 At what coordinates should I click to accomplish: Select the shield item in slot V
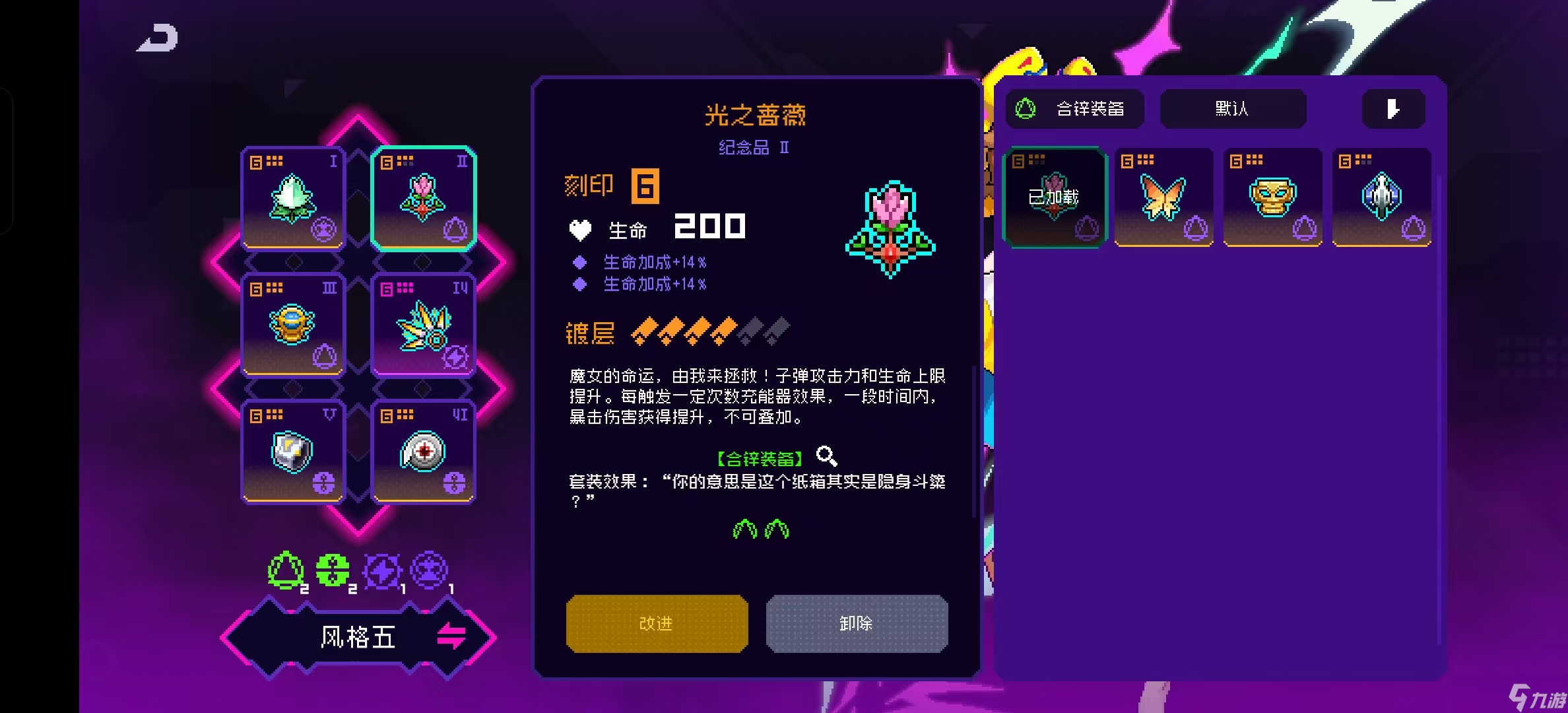(x=292, y=451)
